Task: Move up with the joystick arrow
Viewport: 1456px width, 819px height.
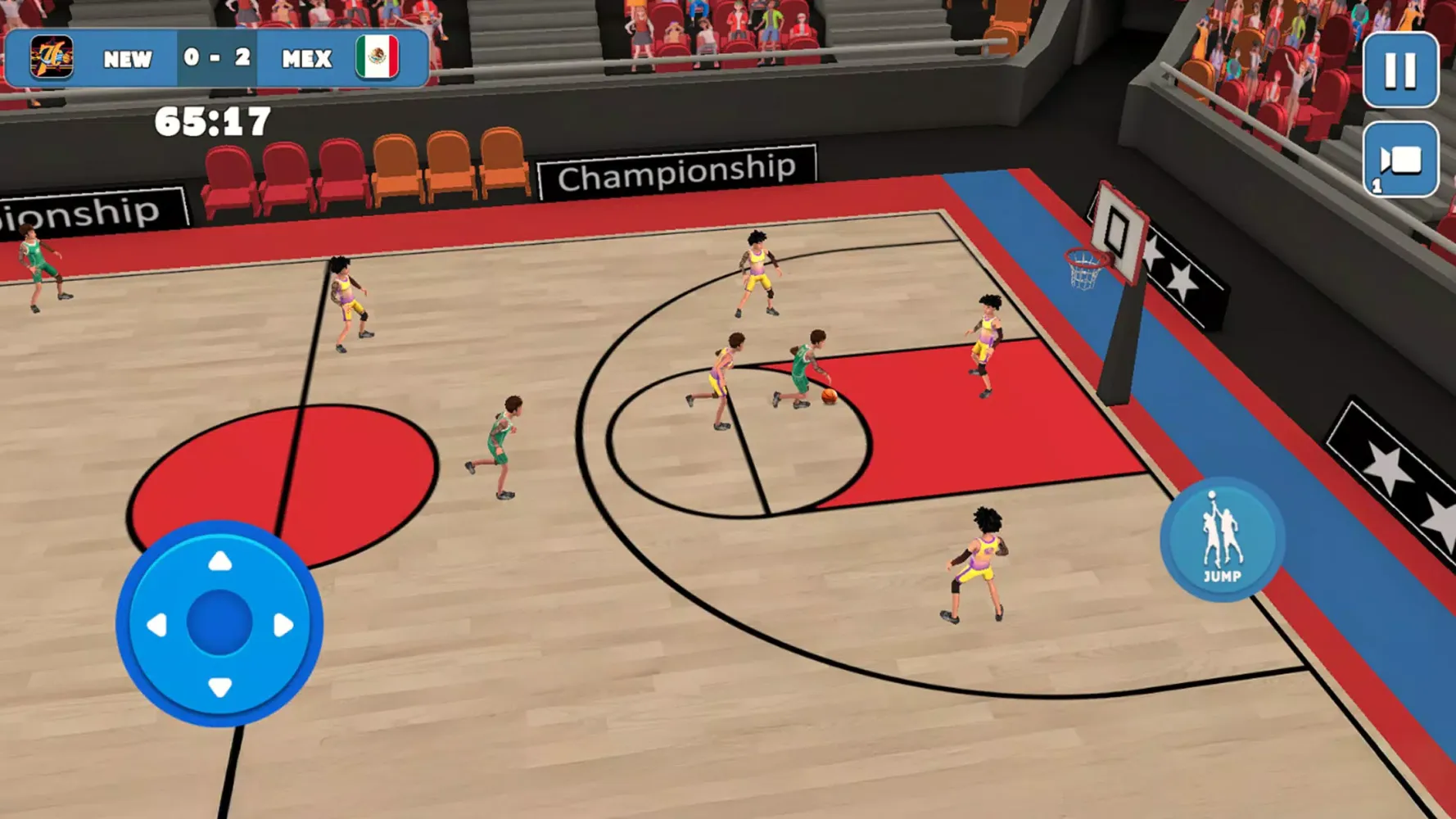Action: (x=219, y=562)
